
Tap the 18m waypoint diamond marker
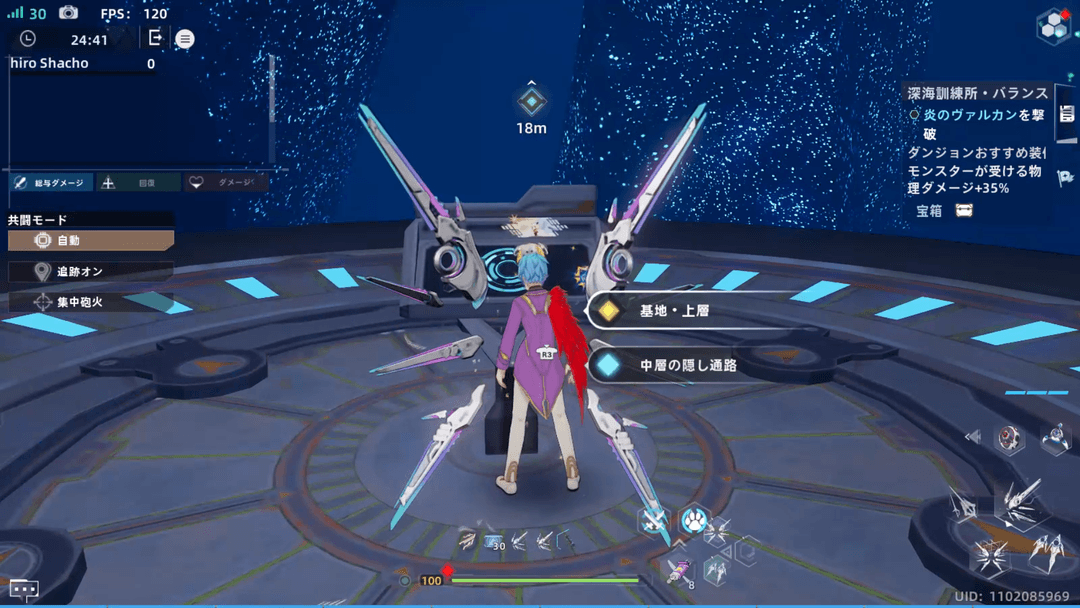pyautogui.click(x=531, y=101)
